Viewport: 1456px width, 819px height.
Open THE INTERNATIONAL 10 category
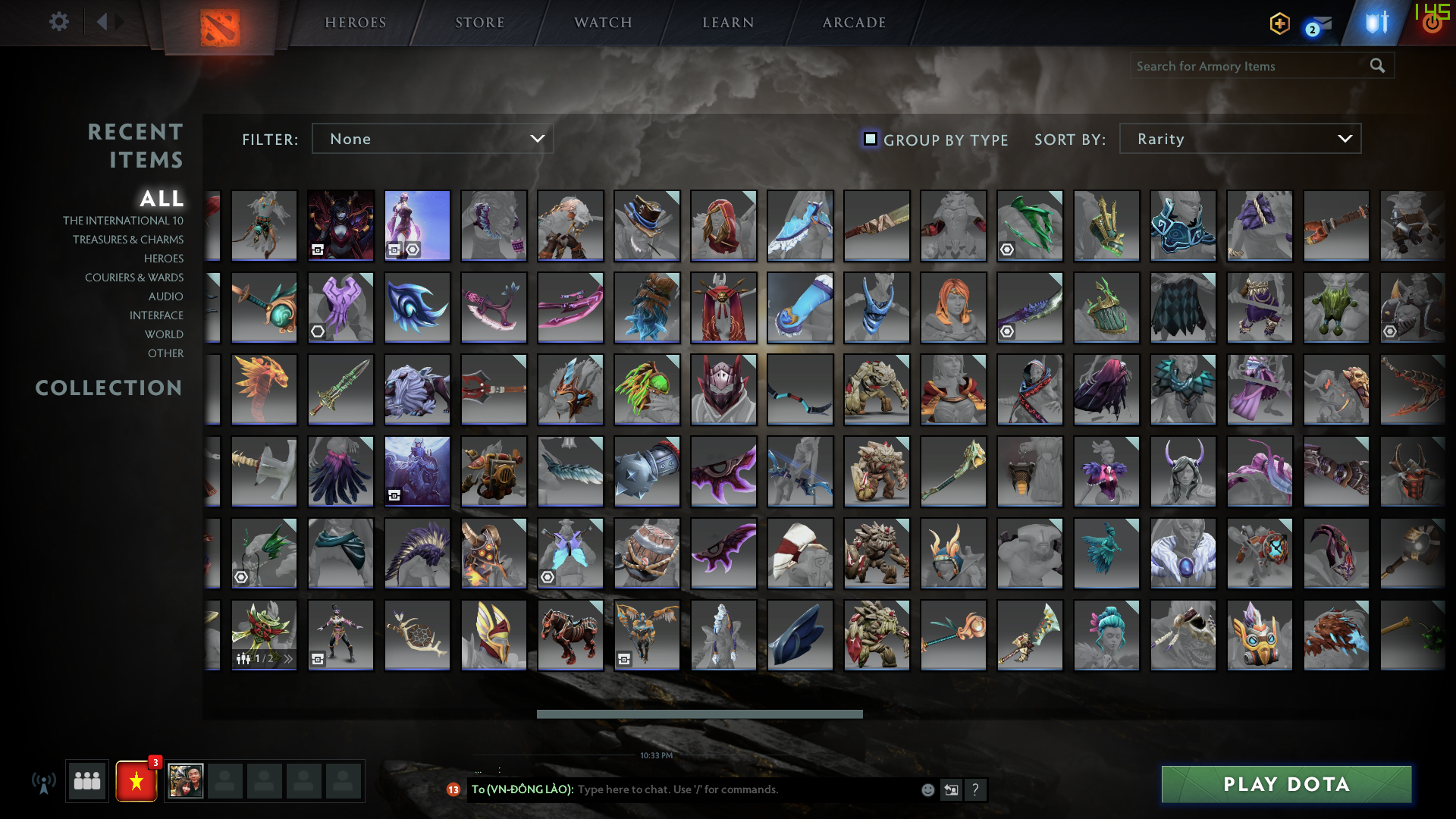124,220
